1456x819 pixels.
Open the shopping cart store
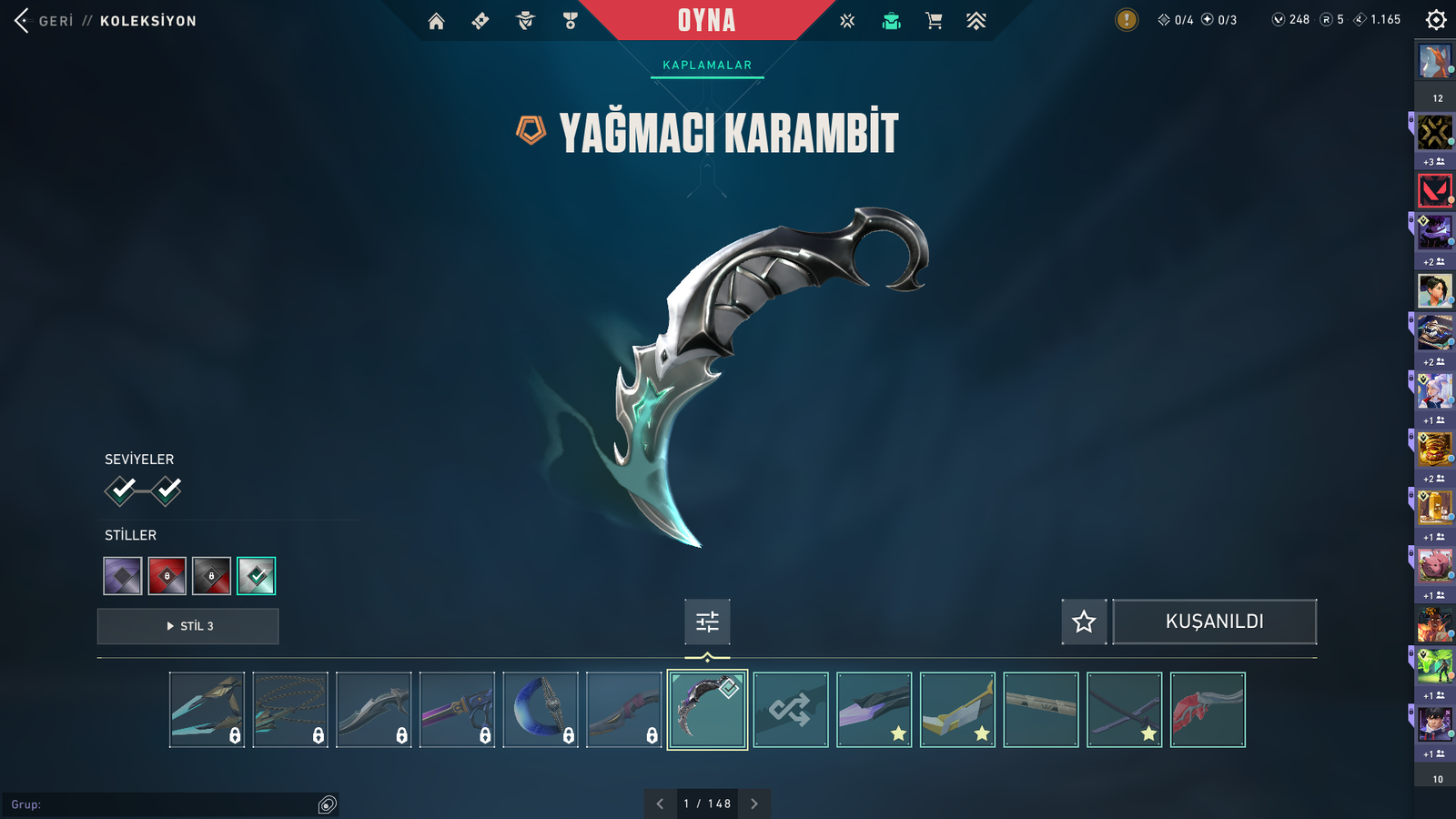click(x=934, y=21)
